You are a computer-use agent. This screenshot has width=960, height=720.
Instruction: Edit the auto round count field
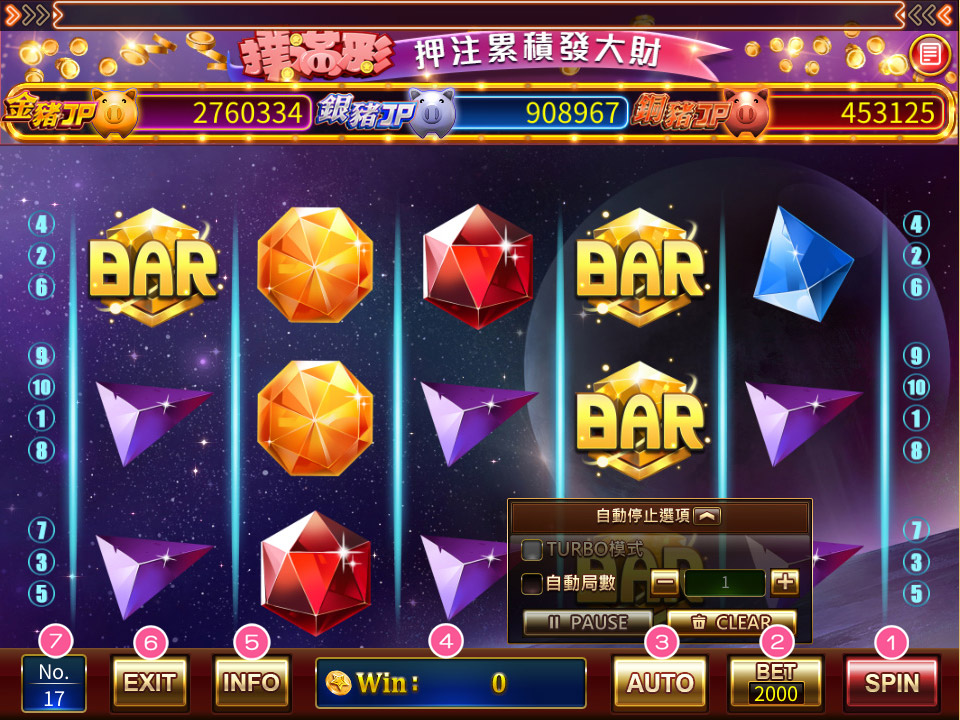(x=725, y=582)
